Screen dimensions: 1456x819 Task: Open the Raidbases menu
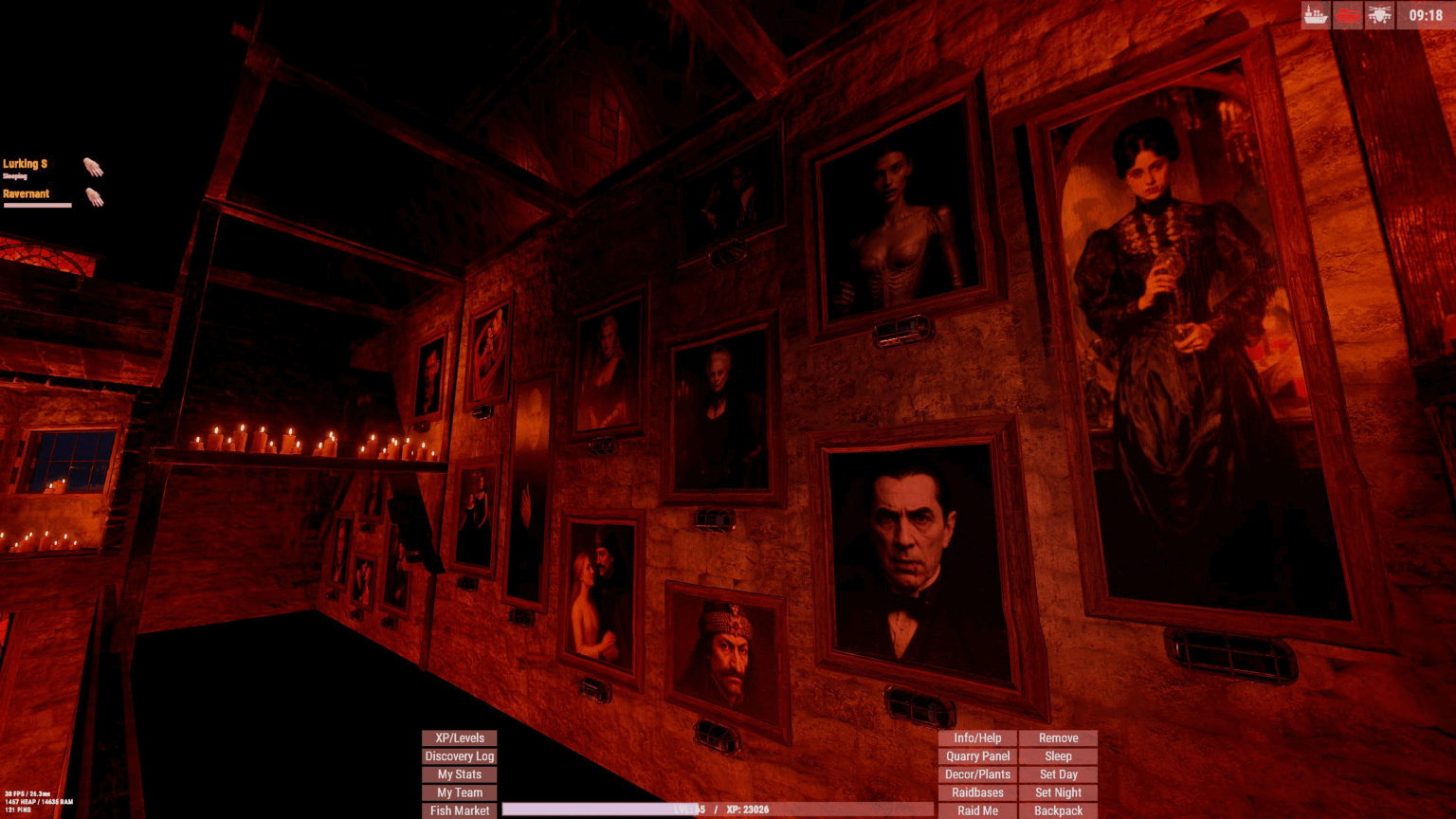(x=976, y=792)
